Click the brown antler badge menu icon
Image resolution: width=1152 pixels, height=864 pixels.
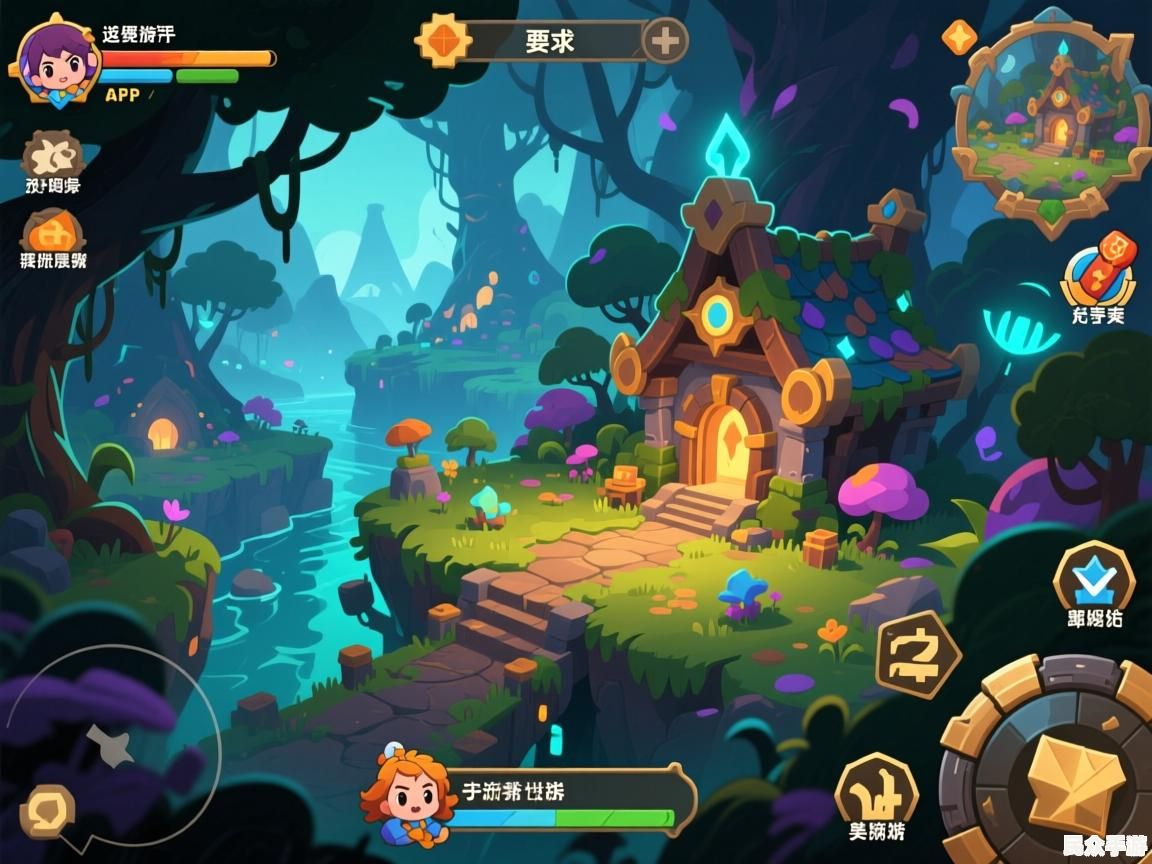52,155
